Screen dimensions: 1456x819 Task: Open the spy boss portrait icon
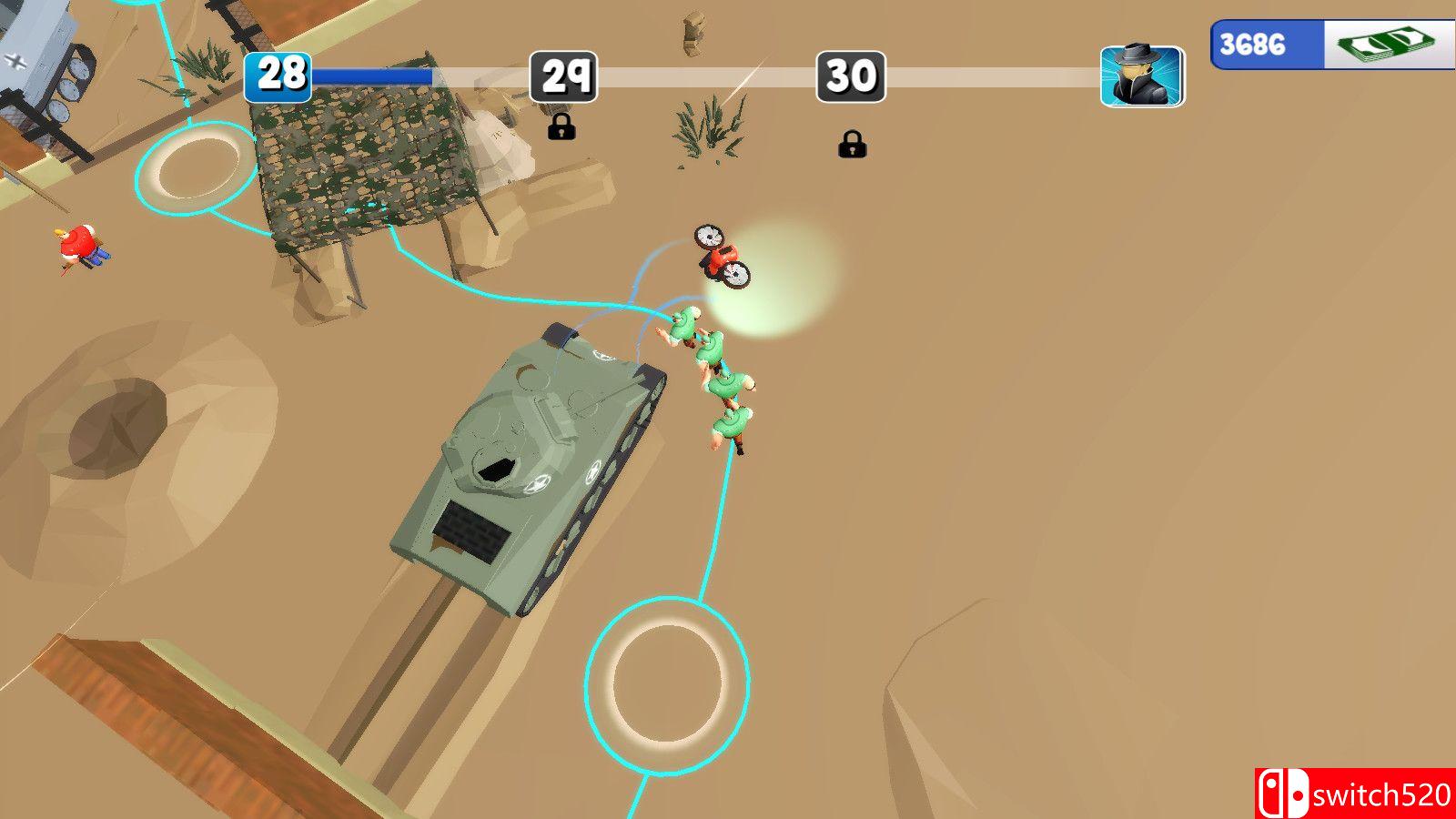1142,77
